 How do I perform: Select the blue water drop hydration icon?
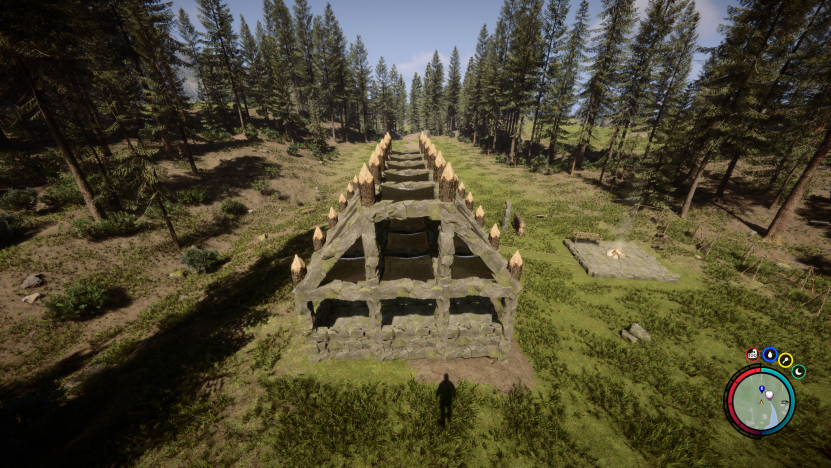tap(769, 354)
